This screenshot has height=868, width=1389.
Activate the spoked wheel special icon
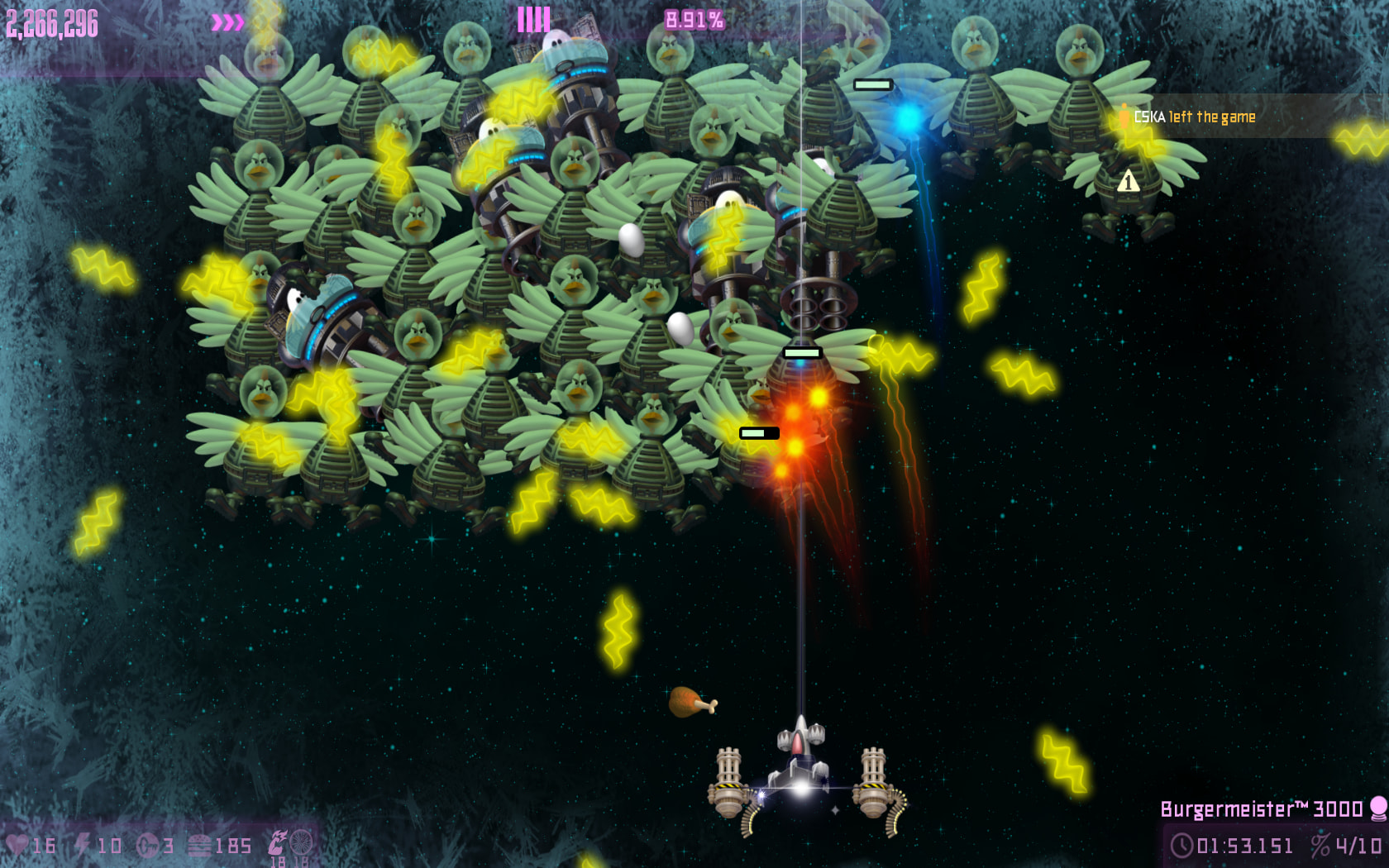(301, 842)
